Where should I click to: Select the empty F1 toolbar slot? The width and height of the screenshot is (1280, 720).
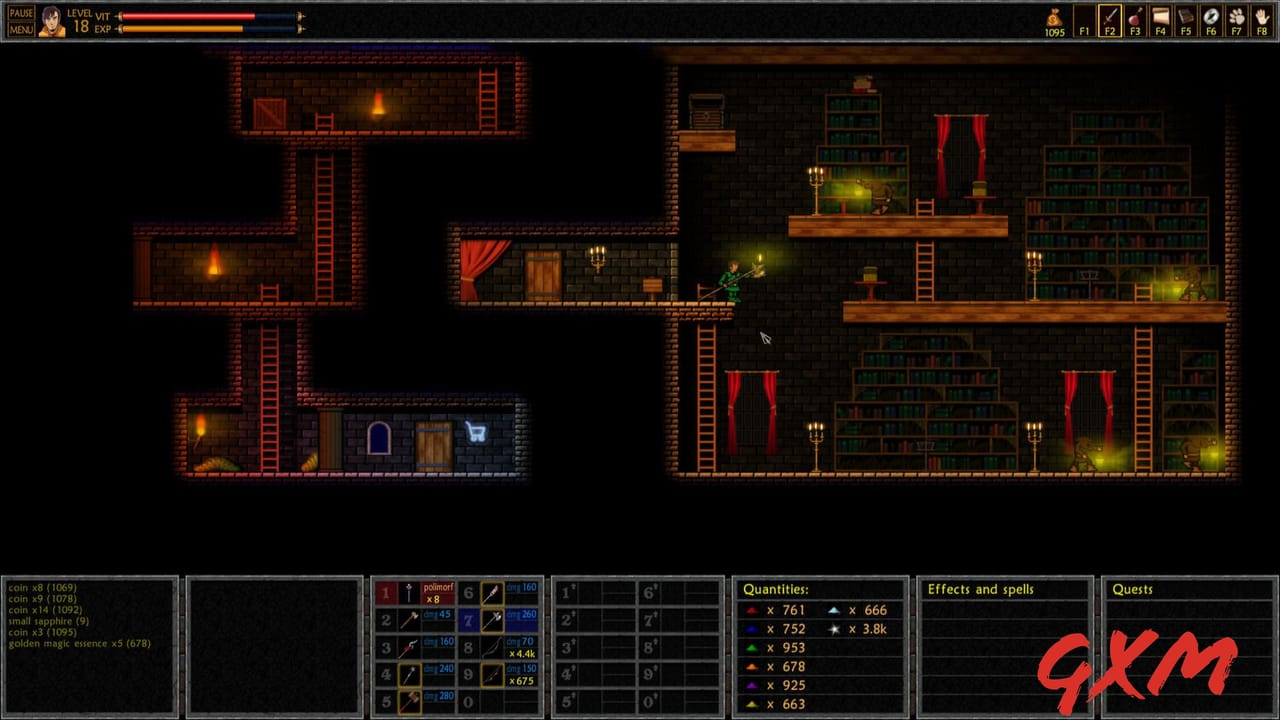[x=1084, y=19]
